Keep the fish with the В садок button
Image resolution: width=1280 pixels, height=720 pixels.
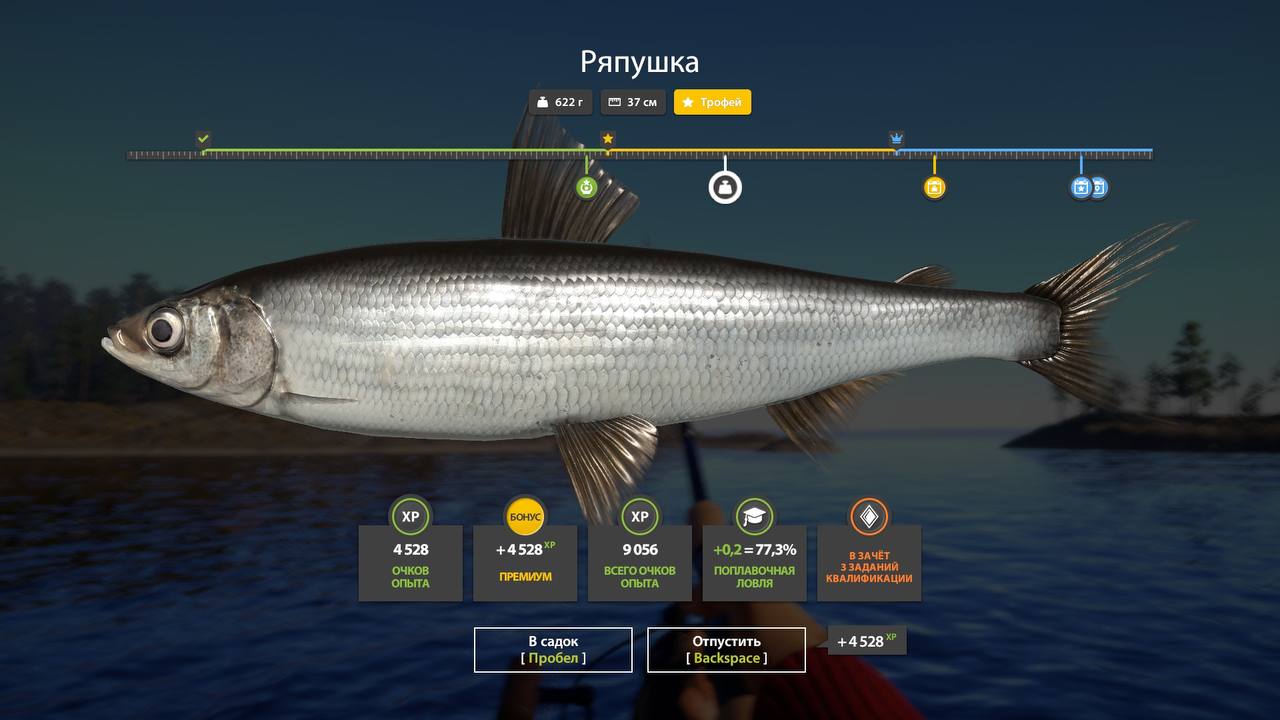pos(553,650)
